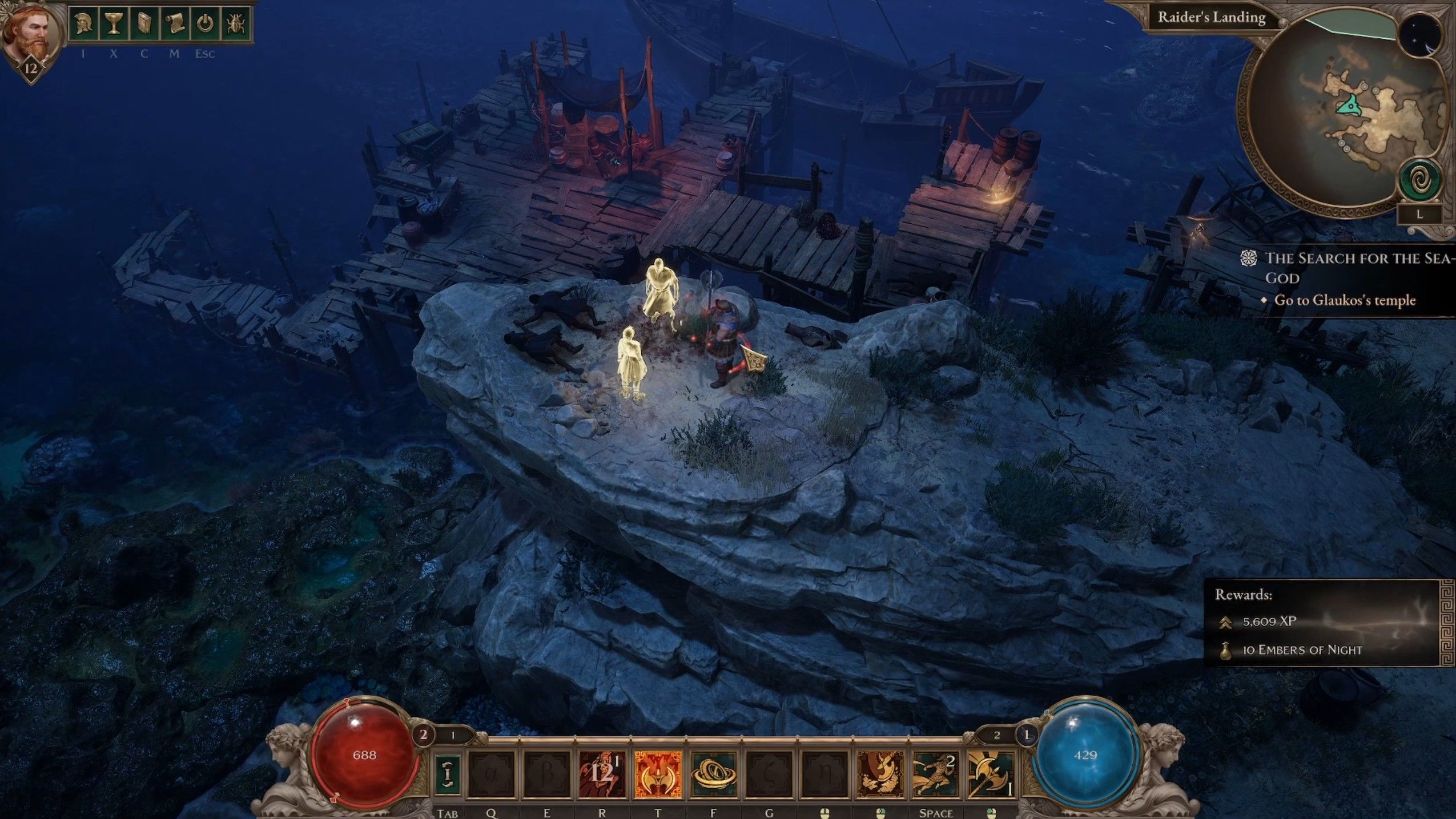
Task: Use the warrior skill showing cooldown 12
Action: [602, 773]
